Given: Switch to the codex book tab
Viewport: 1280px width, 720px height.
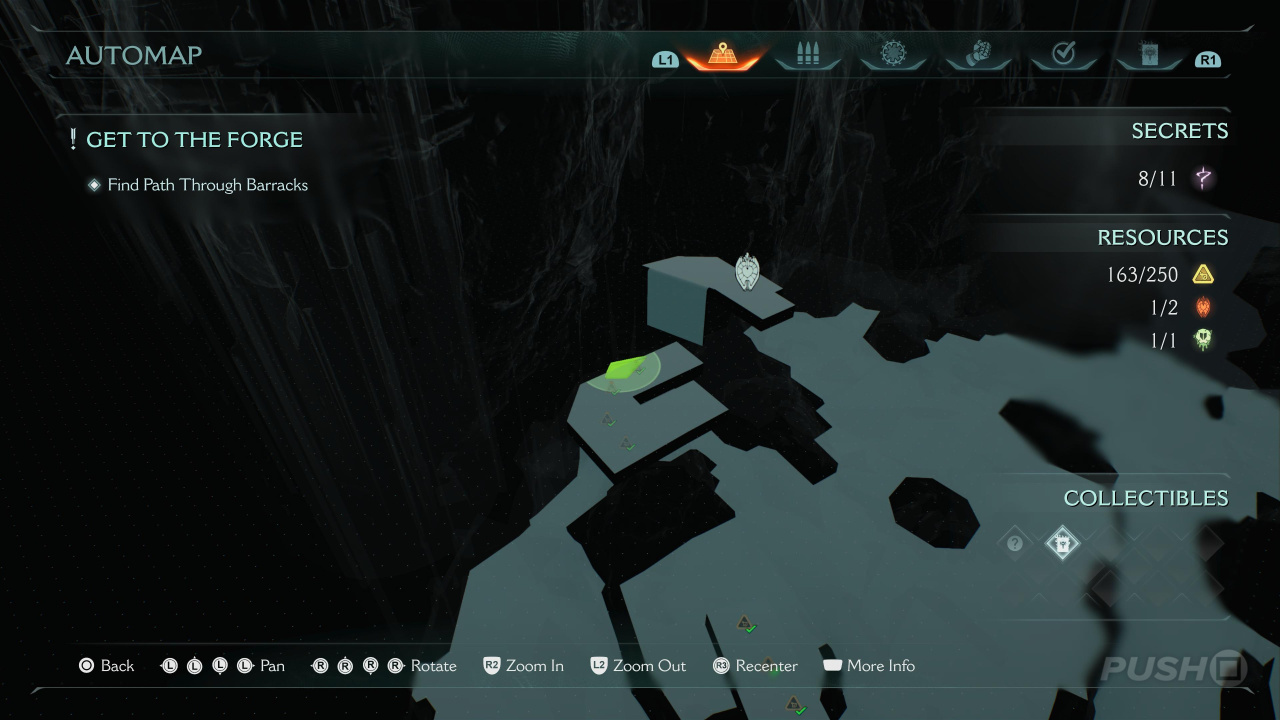Looking at the screenshot, I should [x=1148, y=55].
